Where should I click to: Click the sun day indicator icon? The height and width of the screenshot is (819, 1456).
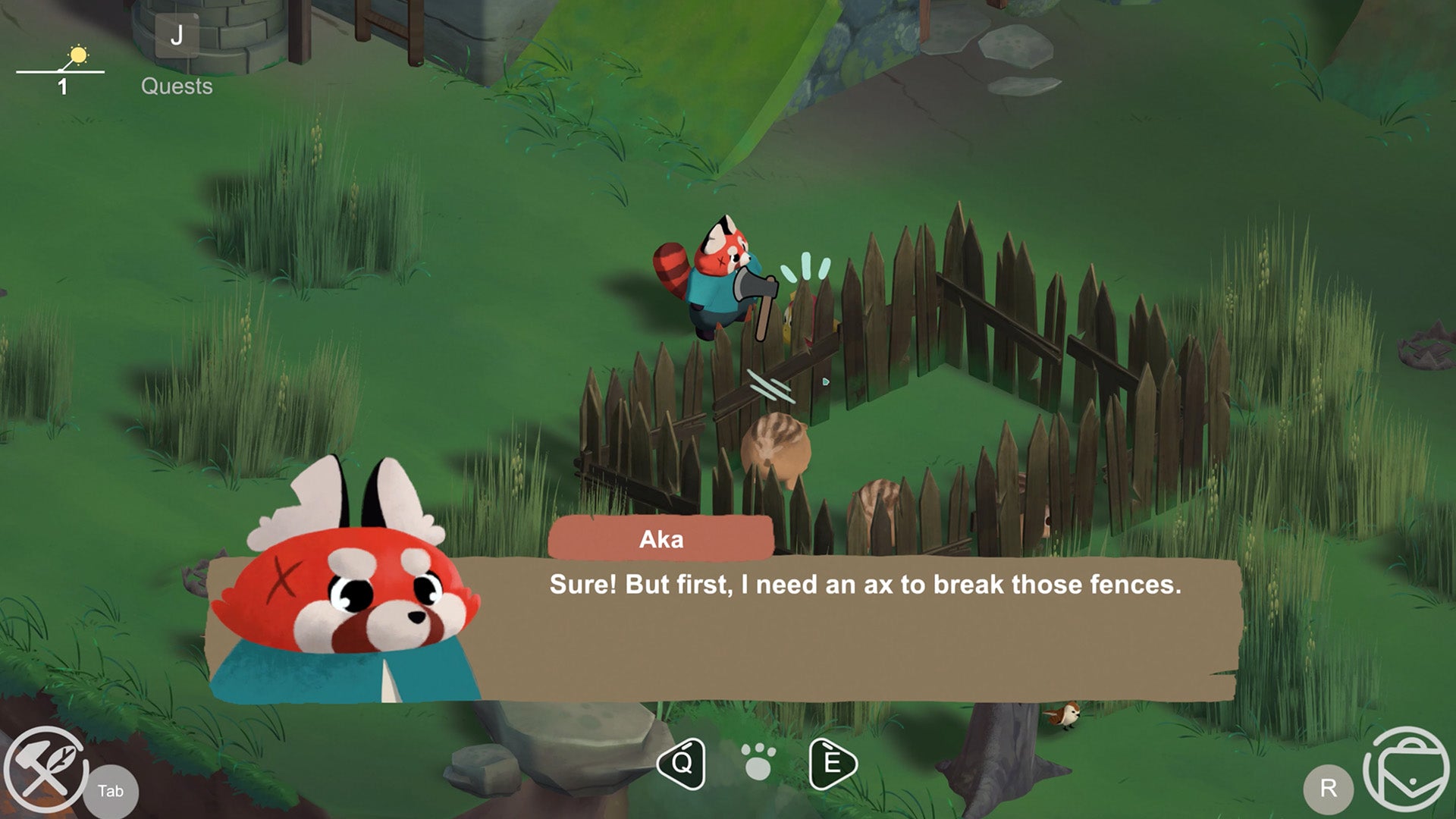click(78, 55)
